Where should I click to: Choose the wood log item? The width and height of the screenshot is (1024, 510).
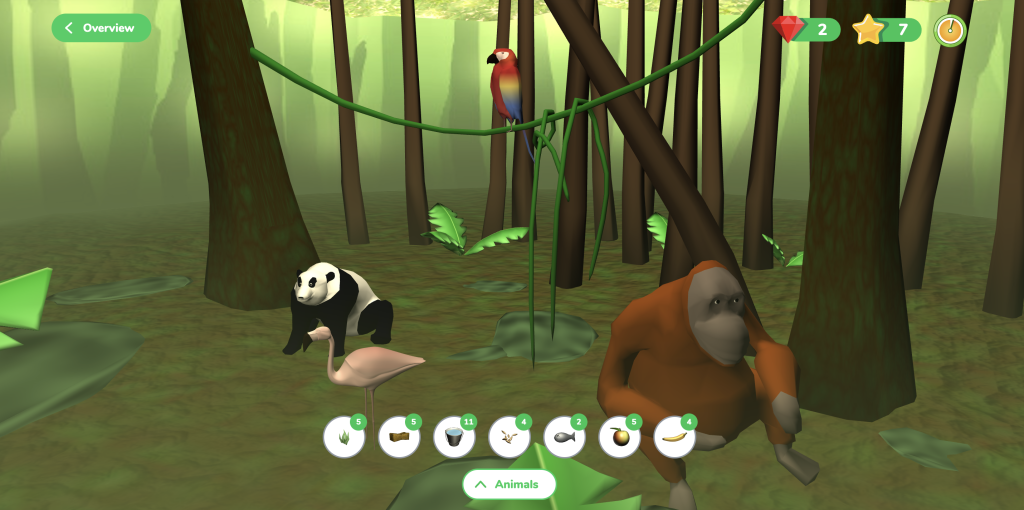click(x=399, y=438)
